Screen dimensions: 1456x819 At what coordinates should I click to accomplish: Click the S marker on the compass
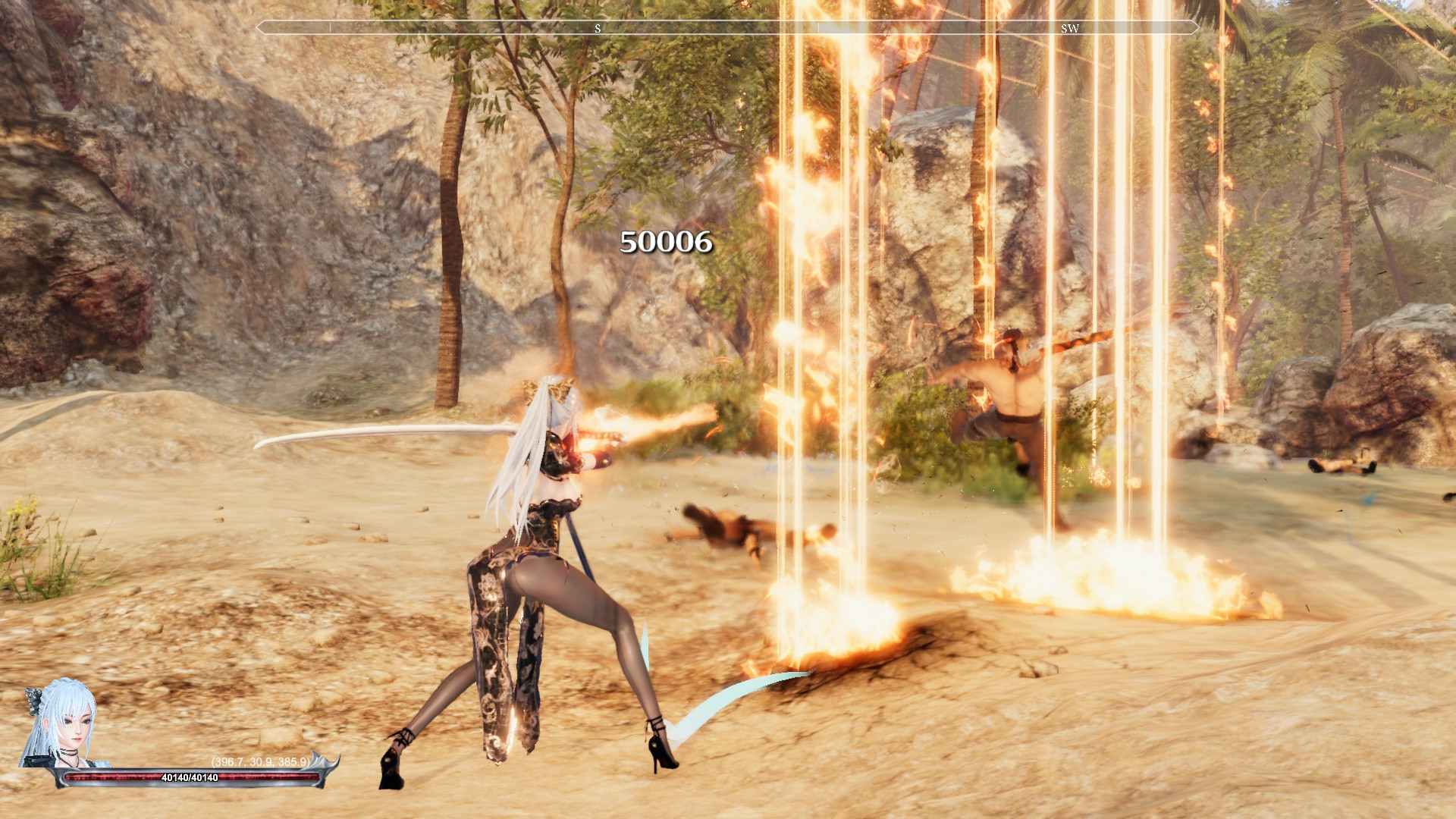(599, 29)
